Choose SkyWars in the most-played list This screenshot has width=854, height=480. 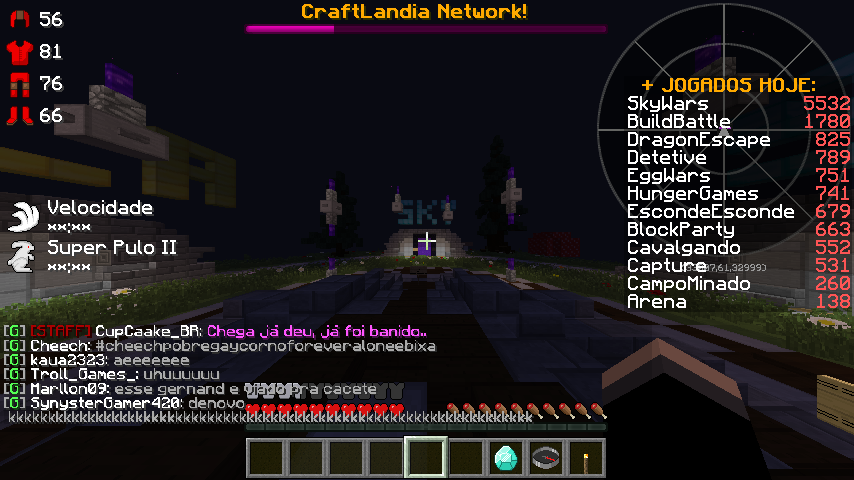pyautogui.click(x=668, y=104)
